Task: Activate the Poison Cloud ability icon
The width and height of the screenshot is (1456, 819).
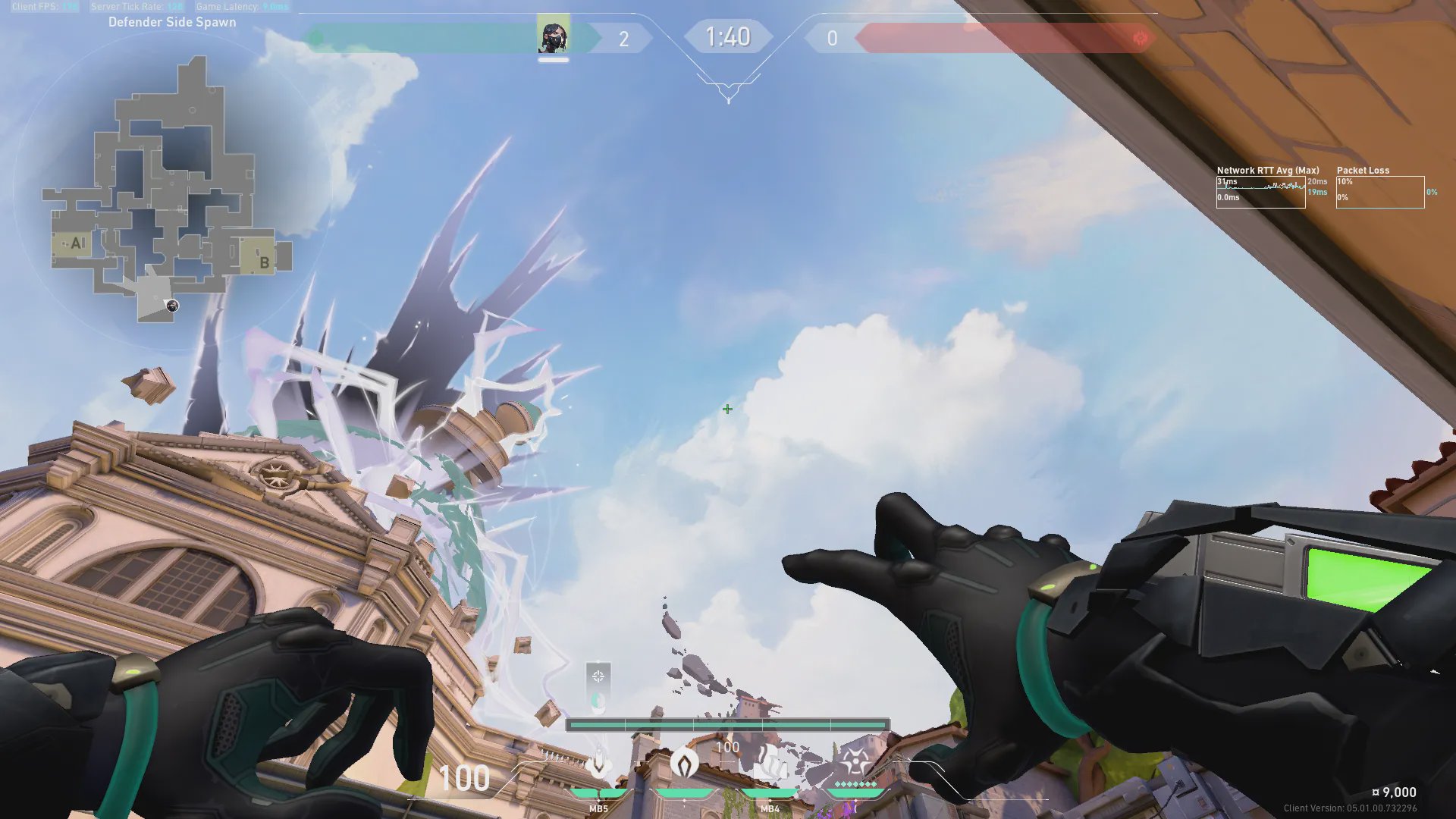Action: (x=684, y=763)
